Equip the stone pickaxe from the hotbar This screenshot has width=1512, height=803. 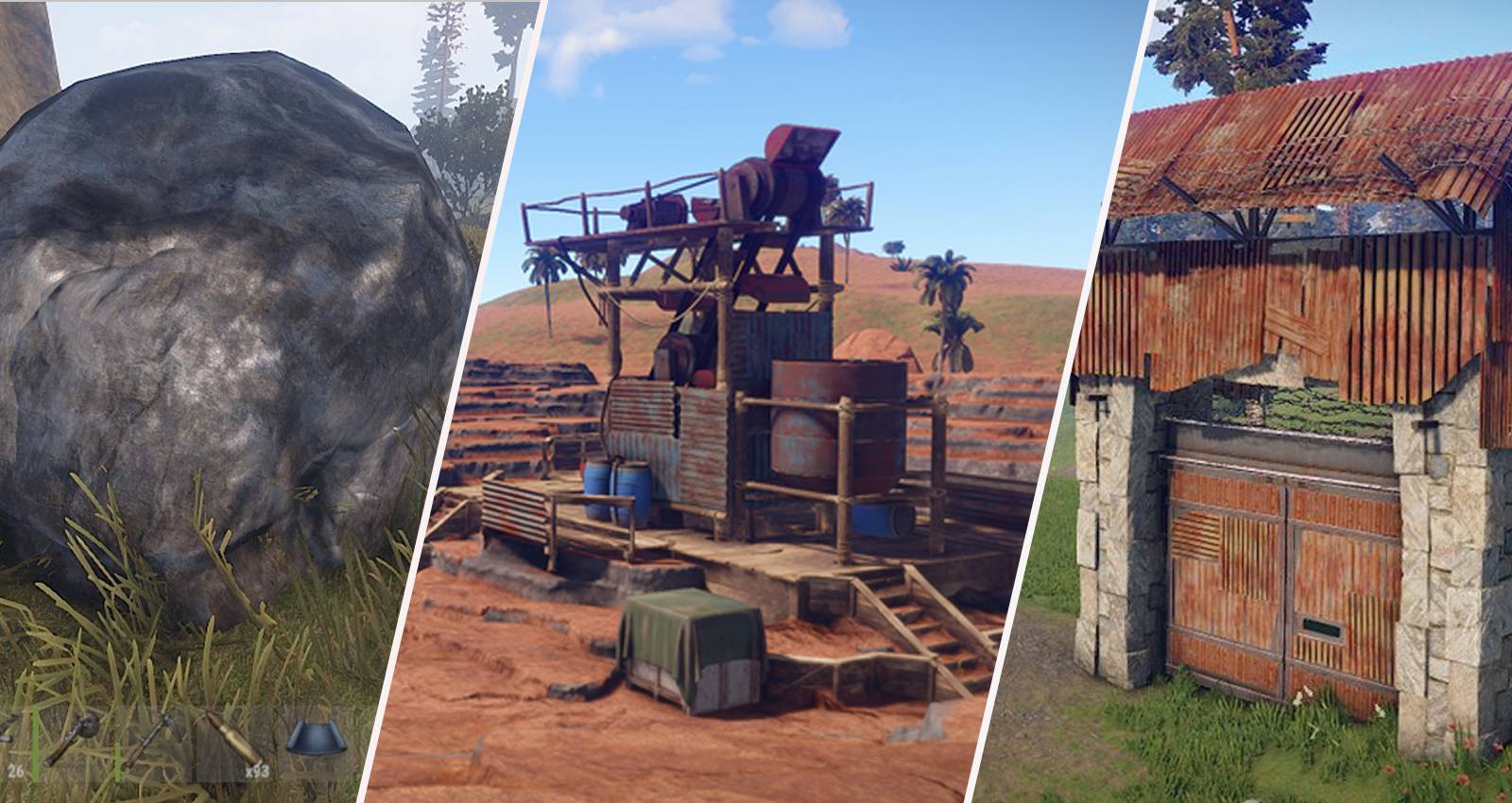[x=156, y=742]
